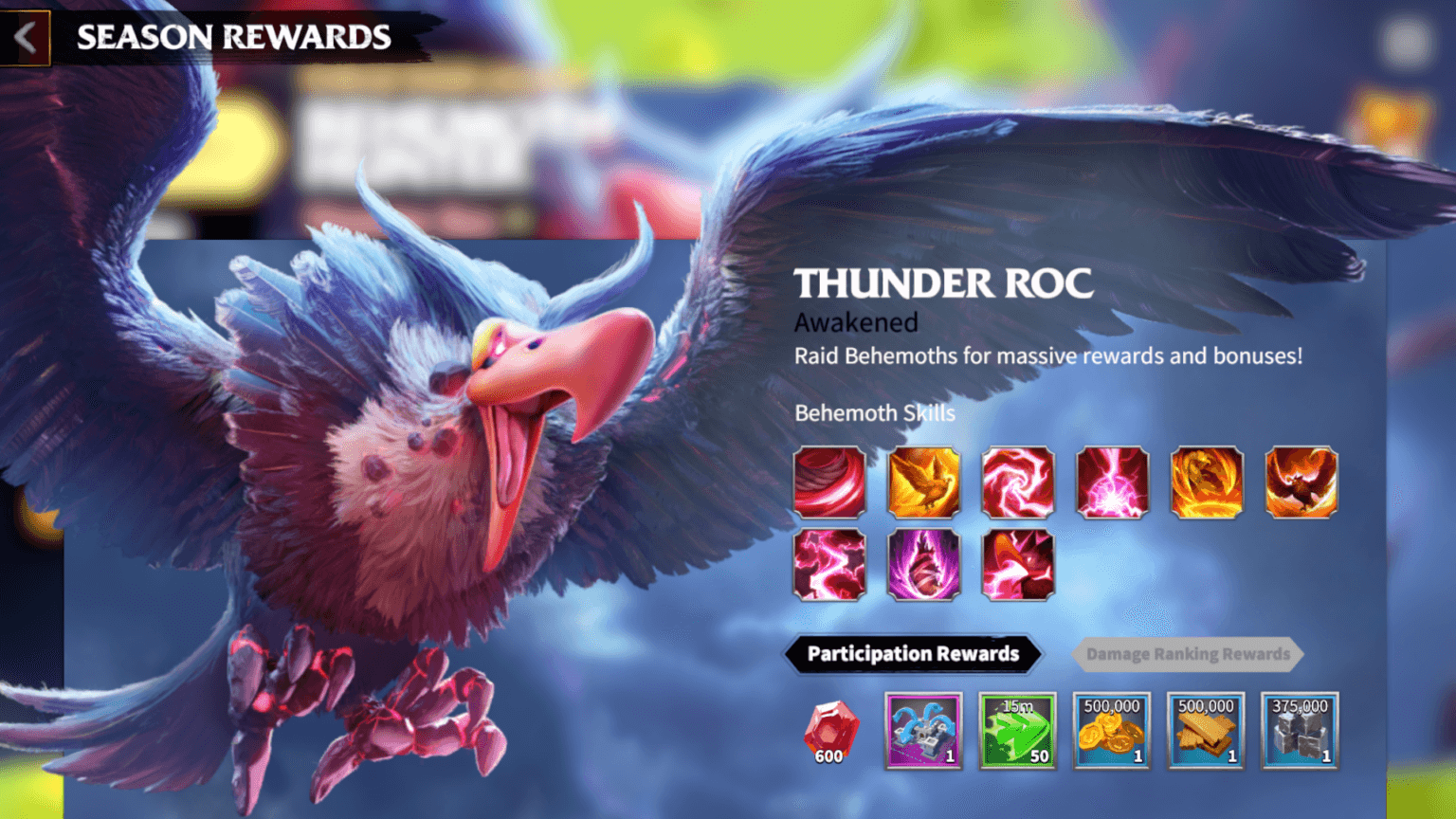
Task: Select the 375,000 stone blocks reward
Action: 1298,730
